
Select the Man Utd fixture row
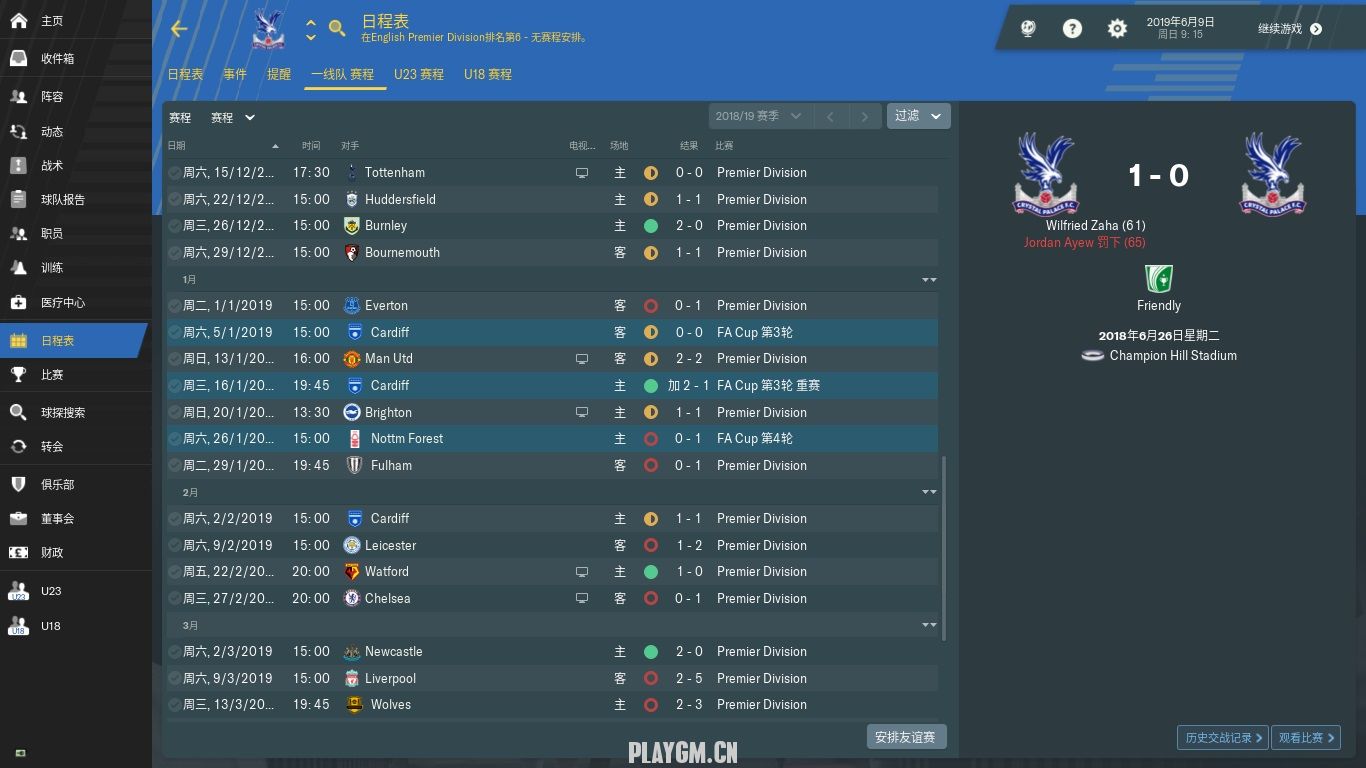click(550, 359)
